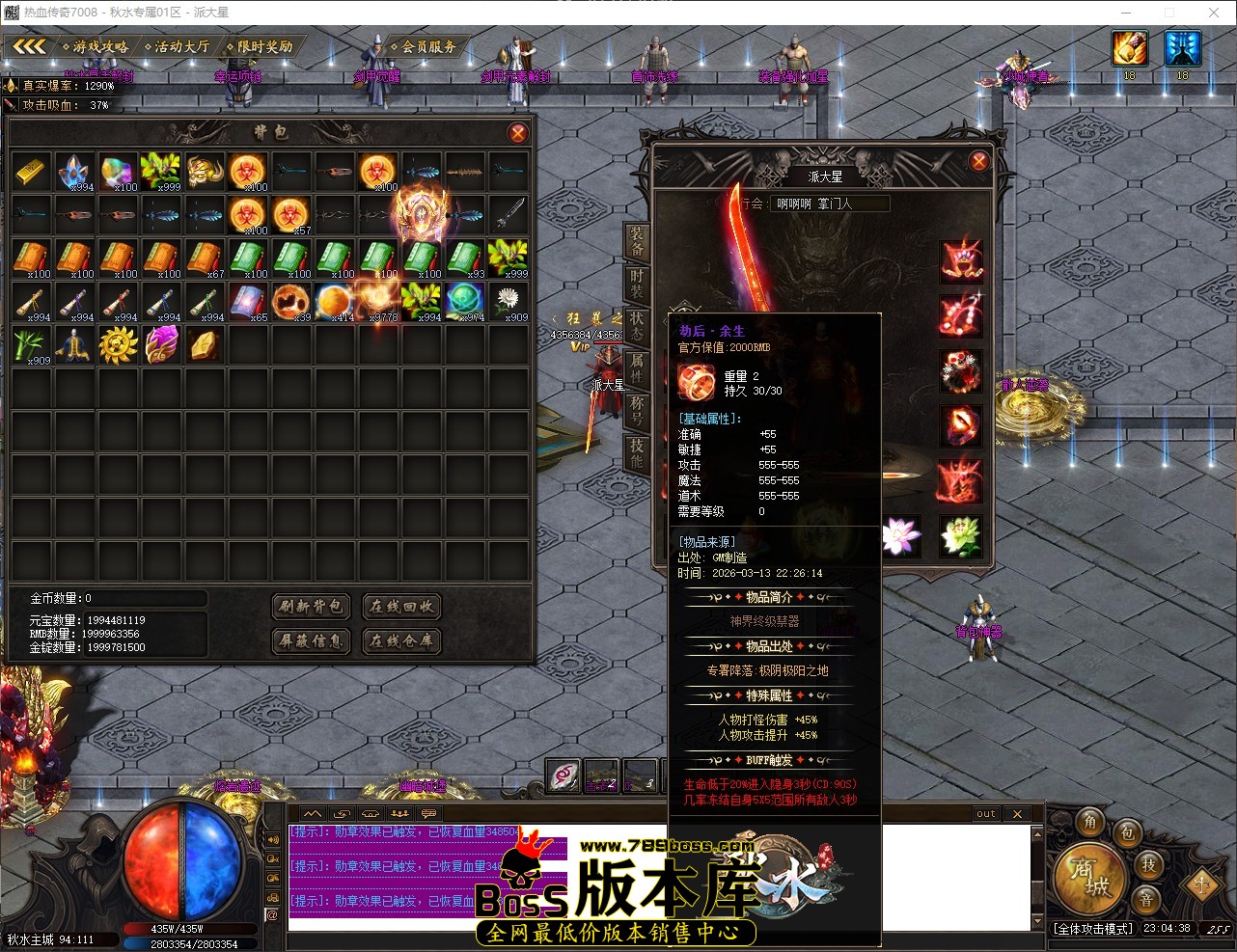Click the out toggle on the chat window

pos(984,813)
